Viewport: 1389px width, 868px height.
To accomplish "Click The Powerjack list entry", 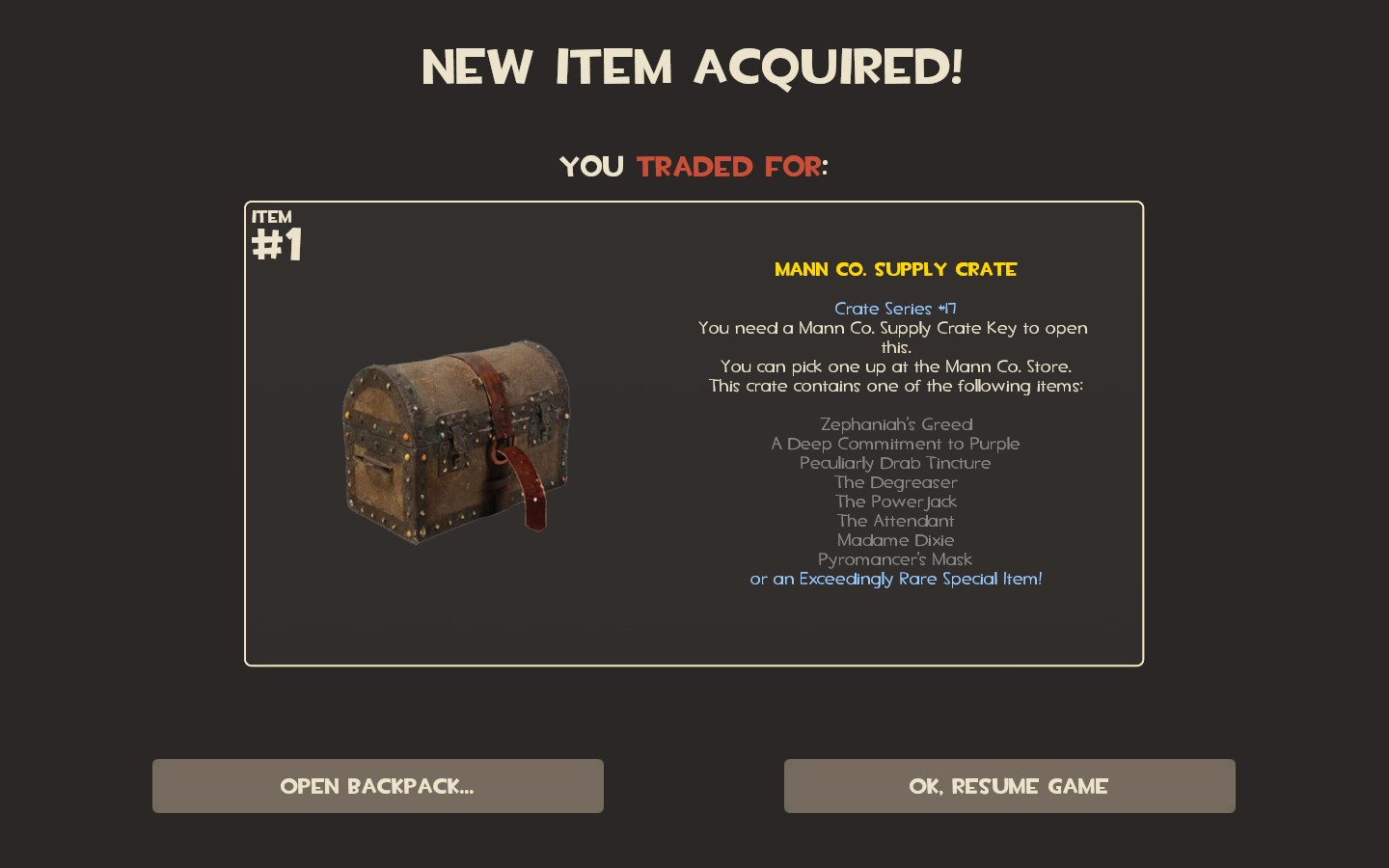I will (895, 502).
